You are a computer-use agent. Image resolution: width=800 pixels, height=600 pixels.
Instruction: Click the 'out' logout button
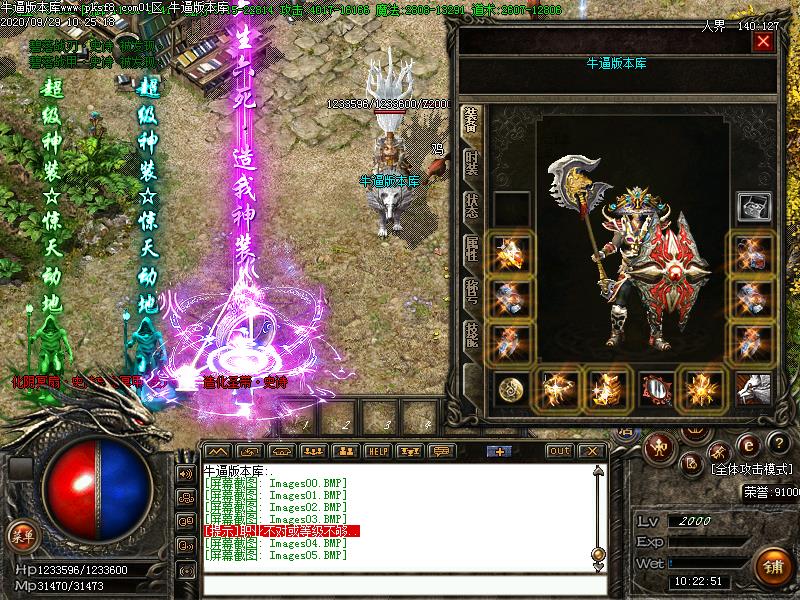(560, 451)
